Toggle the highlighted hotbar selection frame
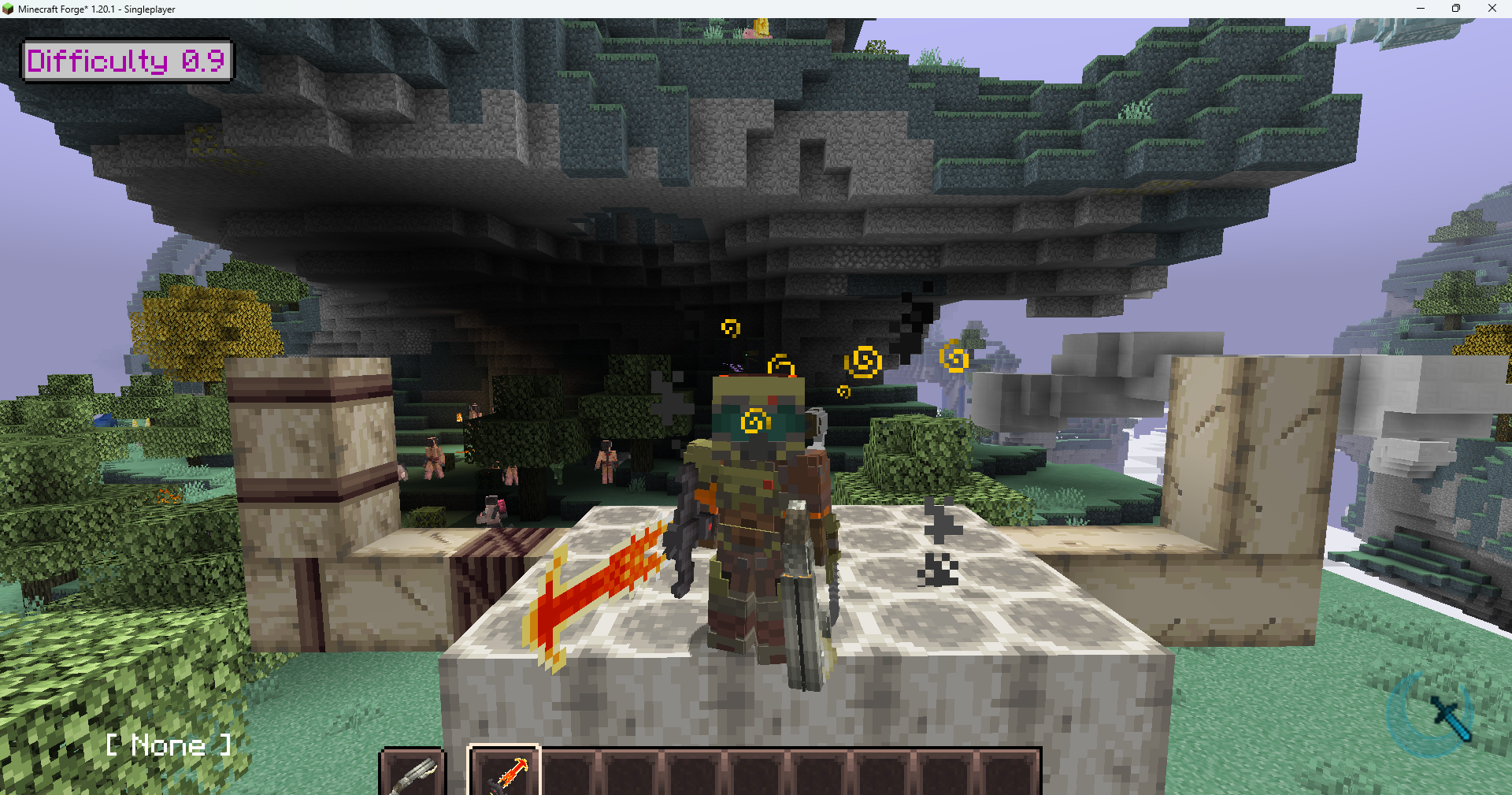Viewport: 1512px width, 795px height. click(x=505, y=775)
